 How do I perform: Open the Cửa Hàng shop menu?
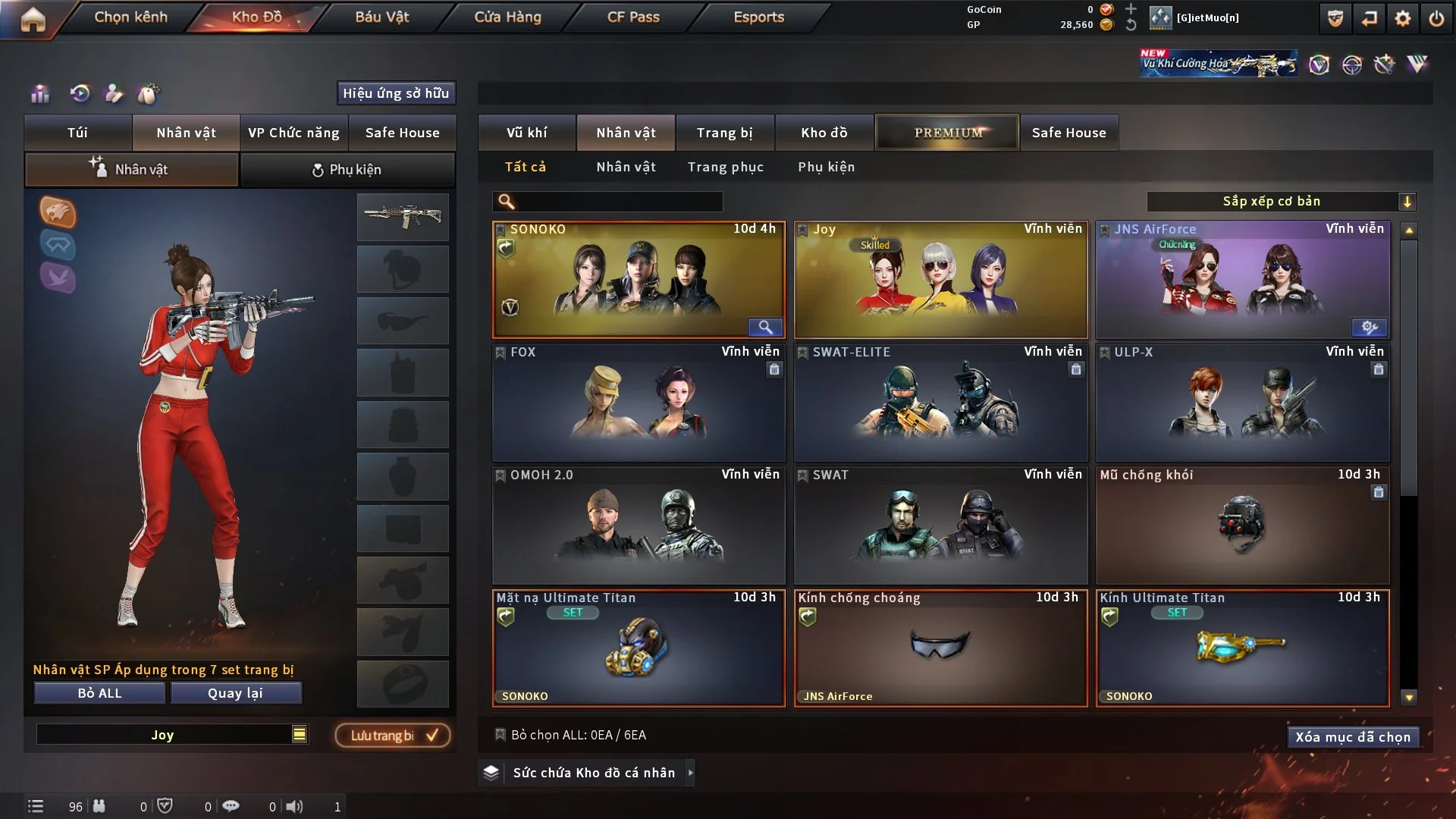[507, 17]
